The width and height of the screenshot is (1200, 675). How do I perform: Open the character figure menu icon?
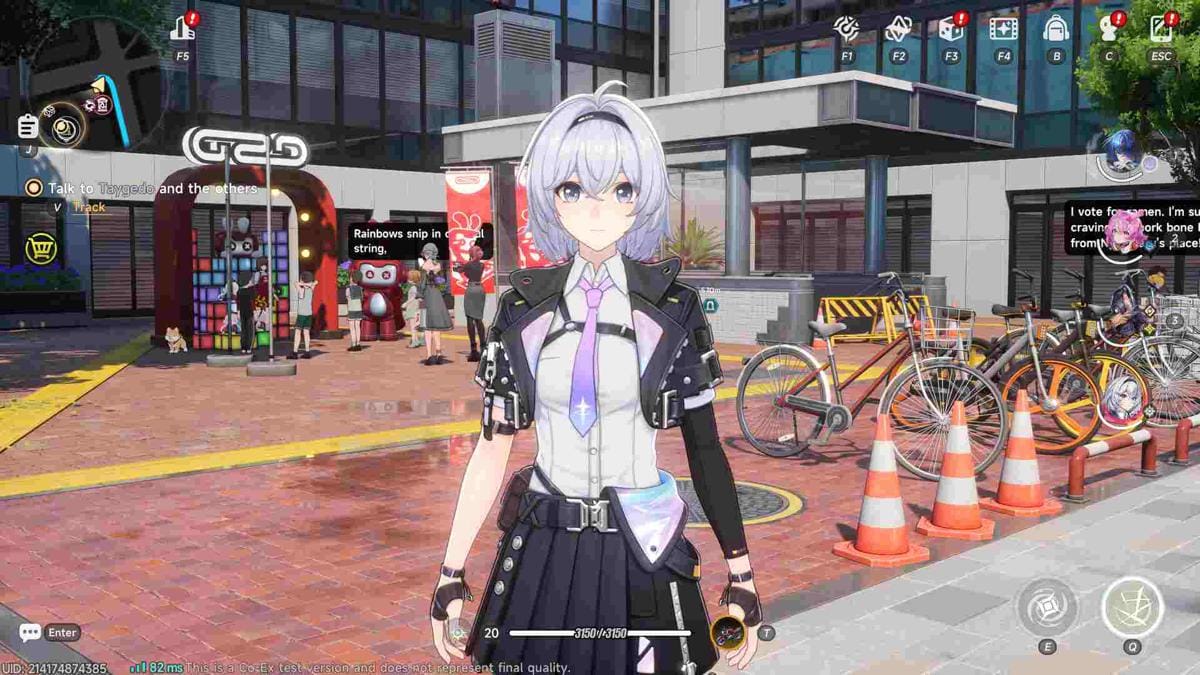pyautogui.click(x=1108, y=29)
